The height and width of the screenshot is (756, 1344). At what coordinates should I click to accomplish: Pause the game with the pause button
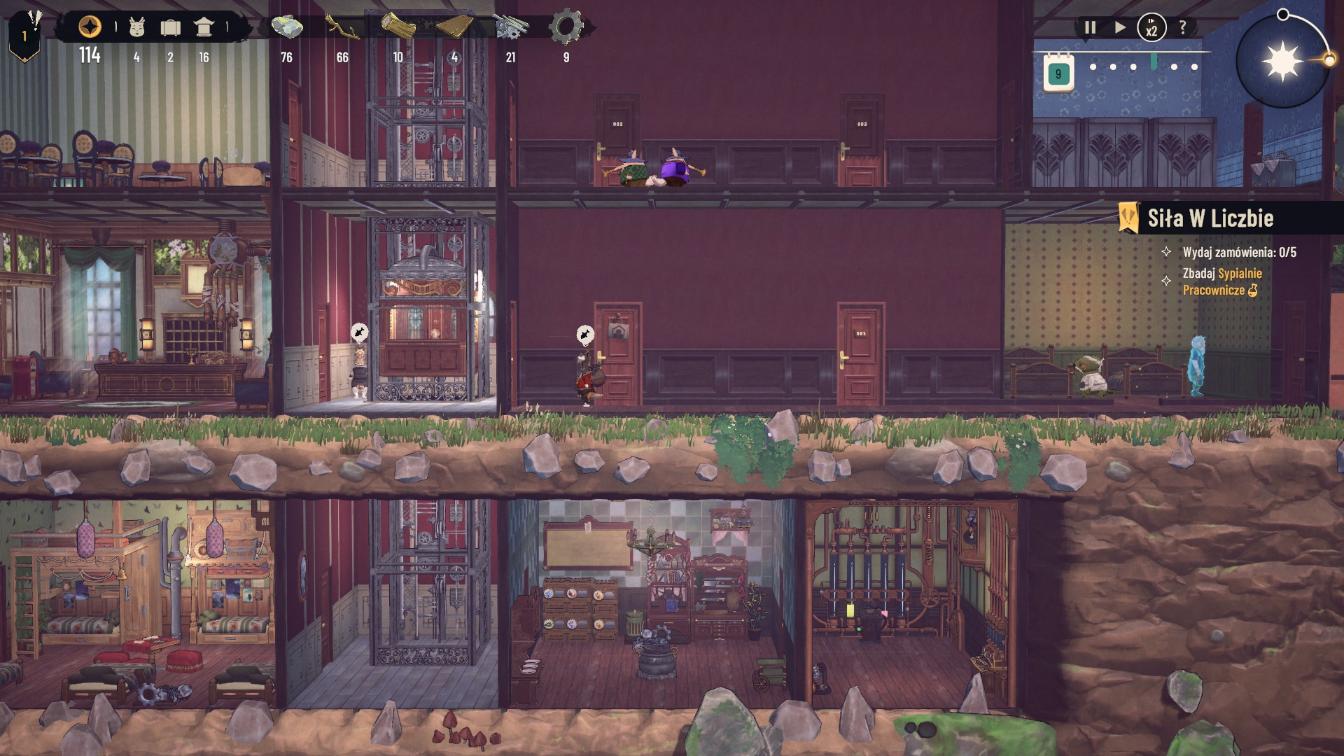coord(1090,28)
